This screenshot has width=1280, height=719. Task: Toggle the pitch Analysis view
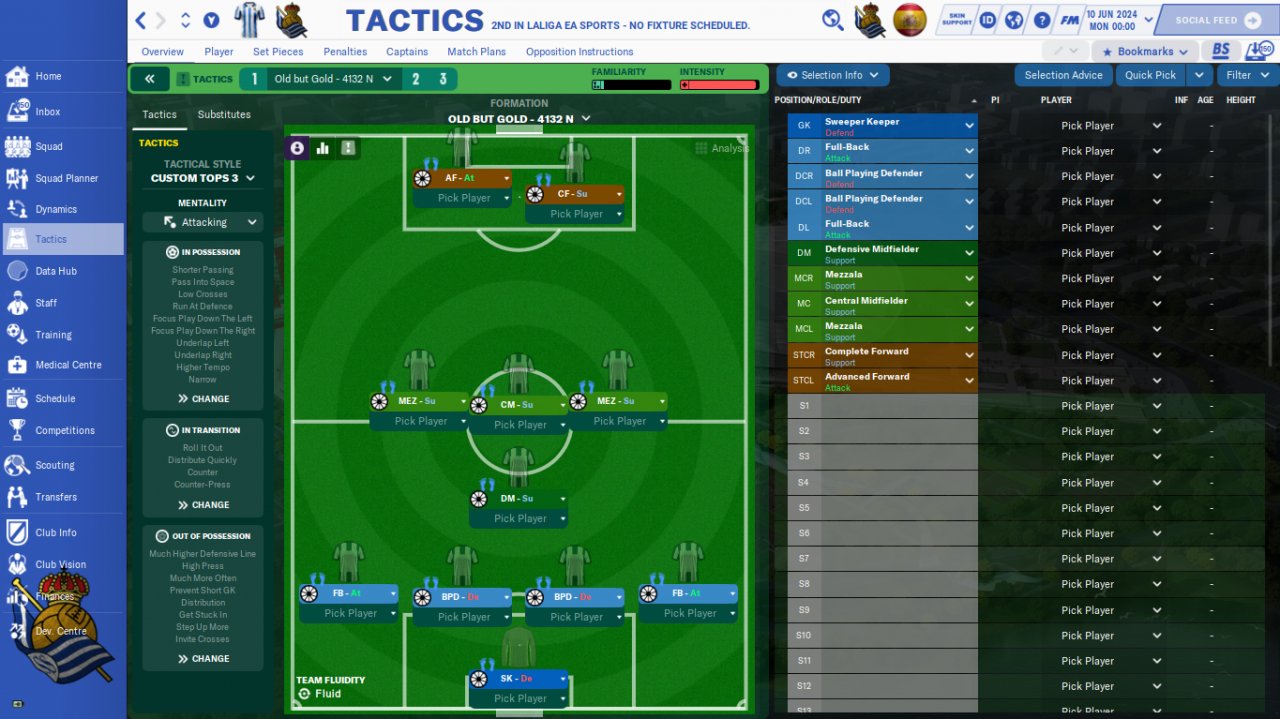coord(722,148)
